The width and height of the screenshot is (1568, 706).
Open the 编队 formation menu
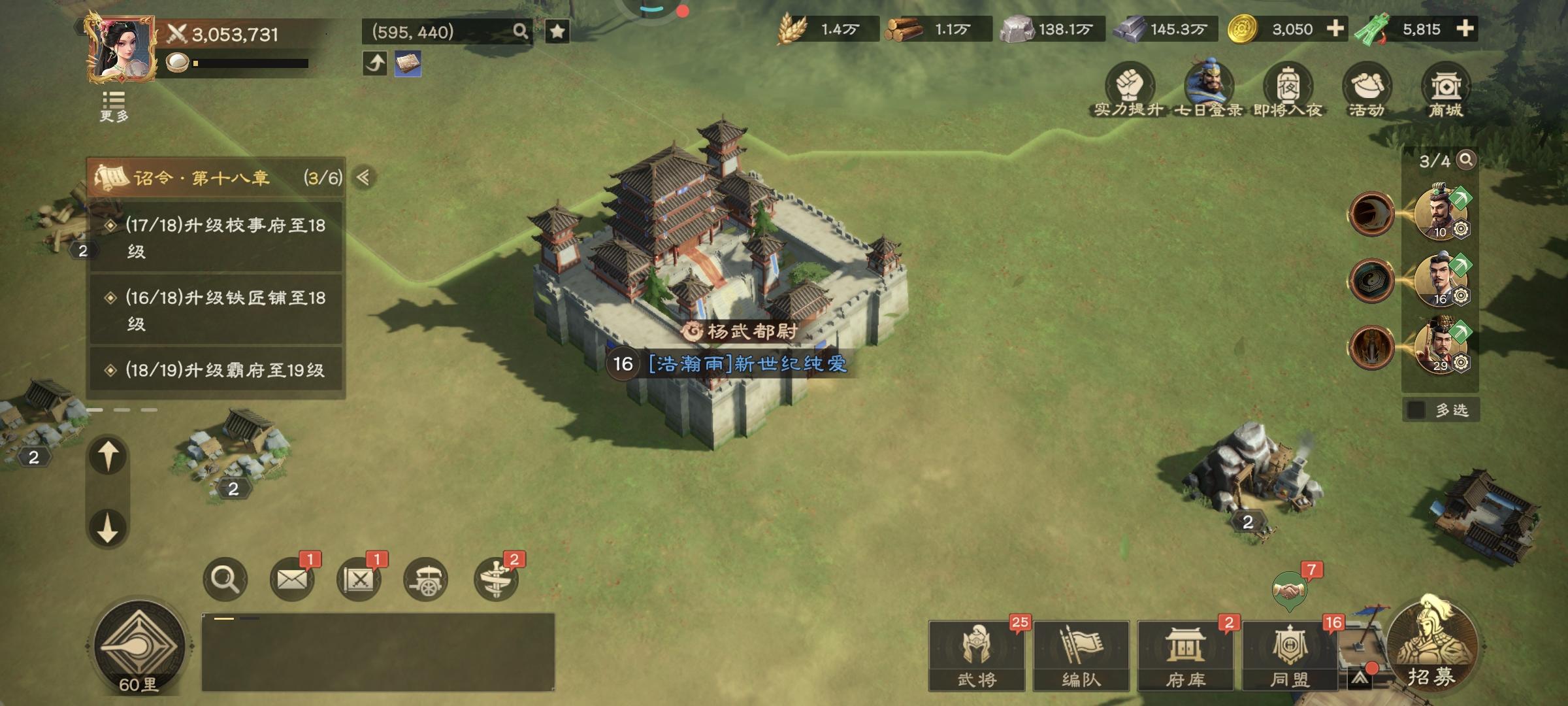[x=1081, y=656]
